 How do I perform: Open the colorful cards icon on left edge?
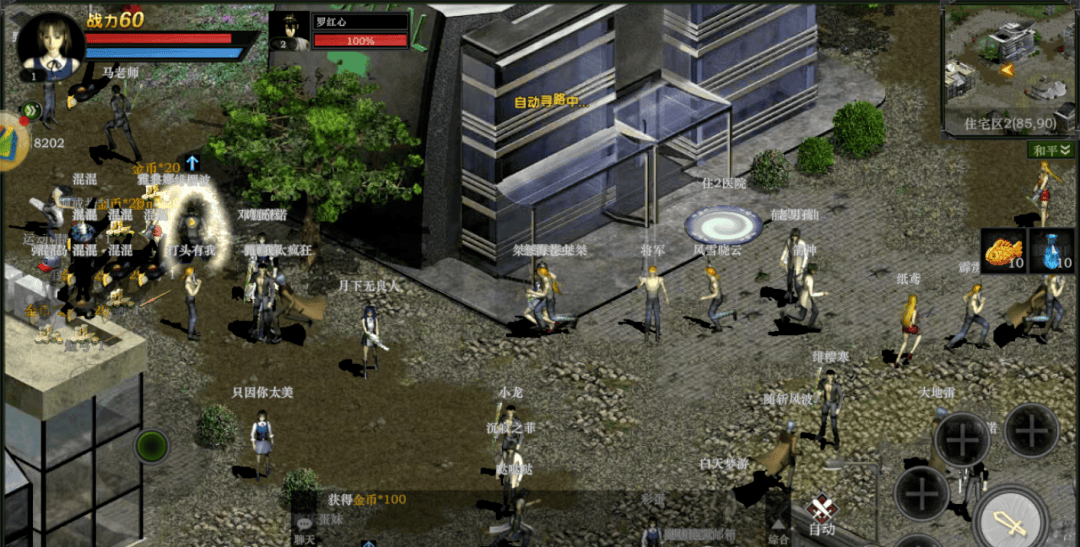(x=12, y=141)
